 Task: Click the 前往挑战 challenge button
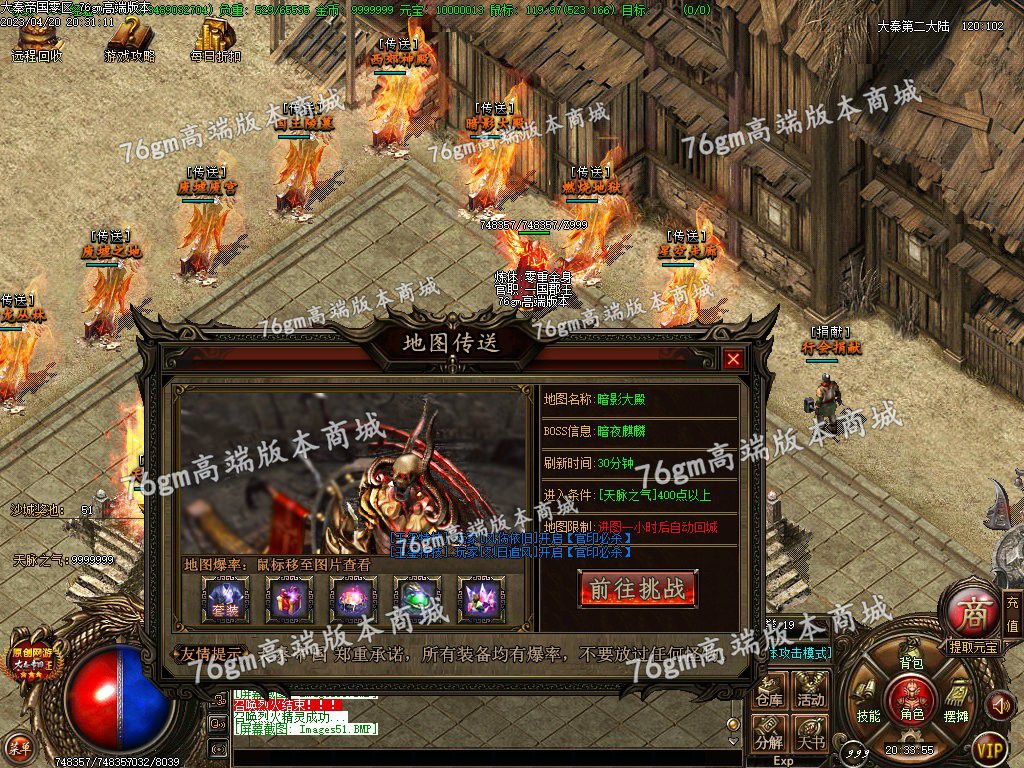(637, 589)
